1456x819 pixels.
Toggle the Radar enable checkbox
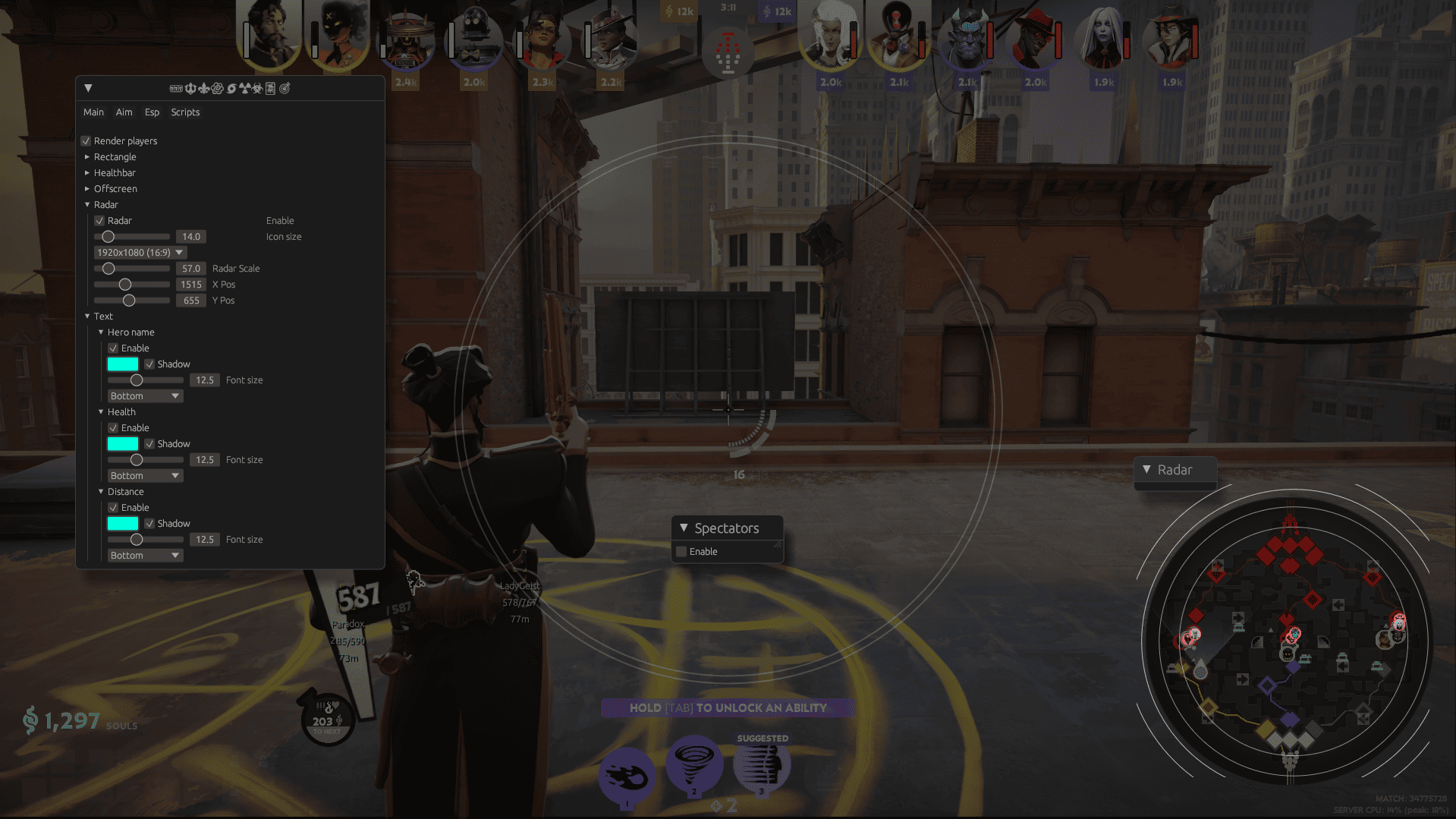(x=99, y=221)
